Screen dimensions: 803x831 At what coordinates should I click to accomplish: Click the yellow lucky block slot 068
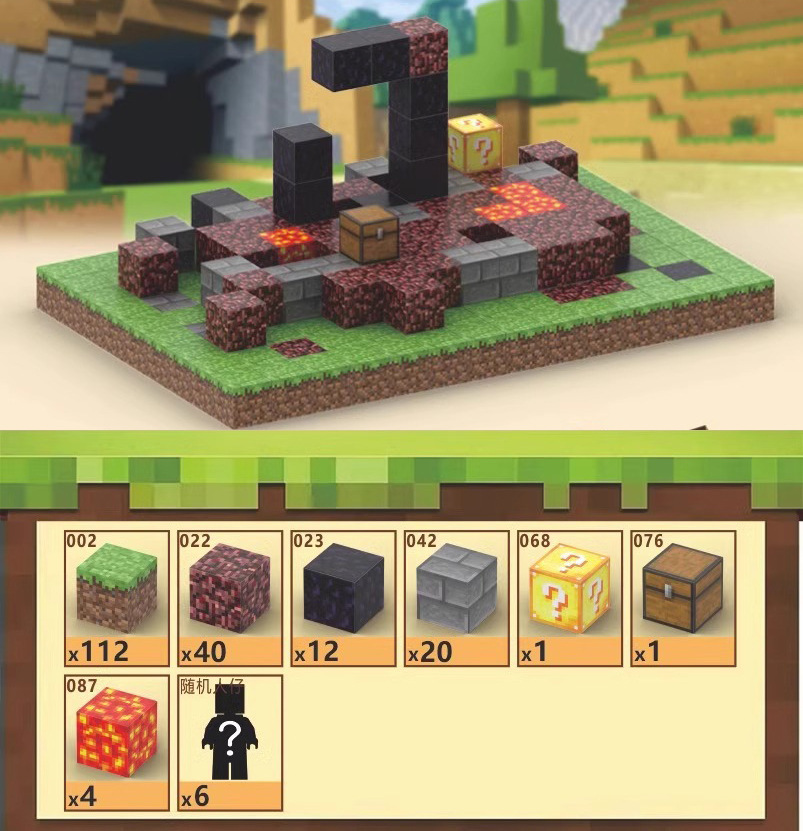pos(569,598)
